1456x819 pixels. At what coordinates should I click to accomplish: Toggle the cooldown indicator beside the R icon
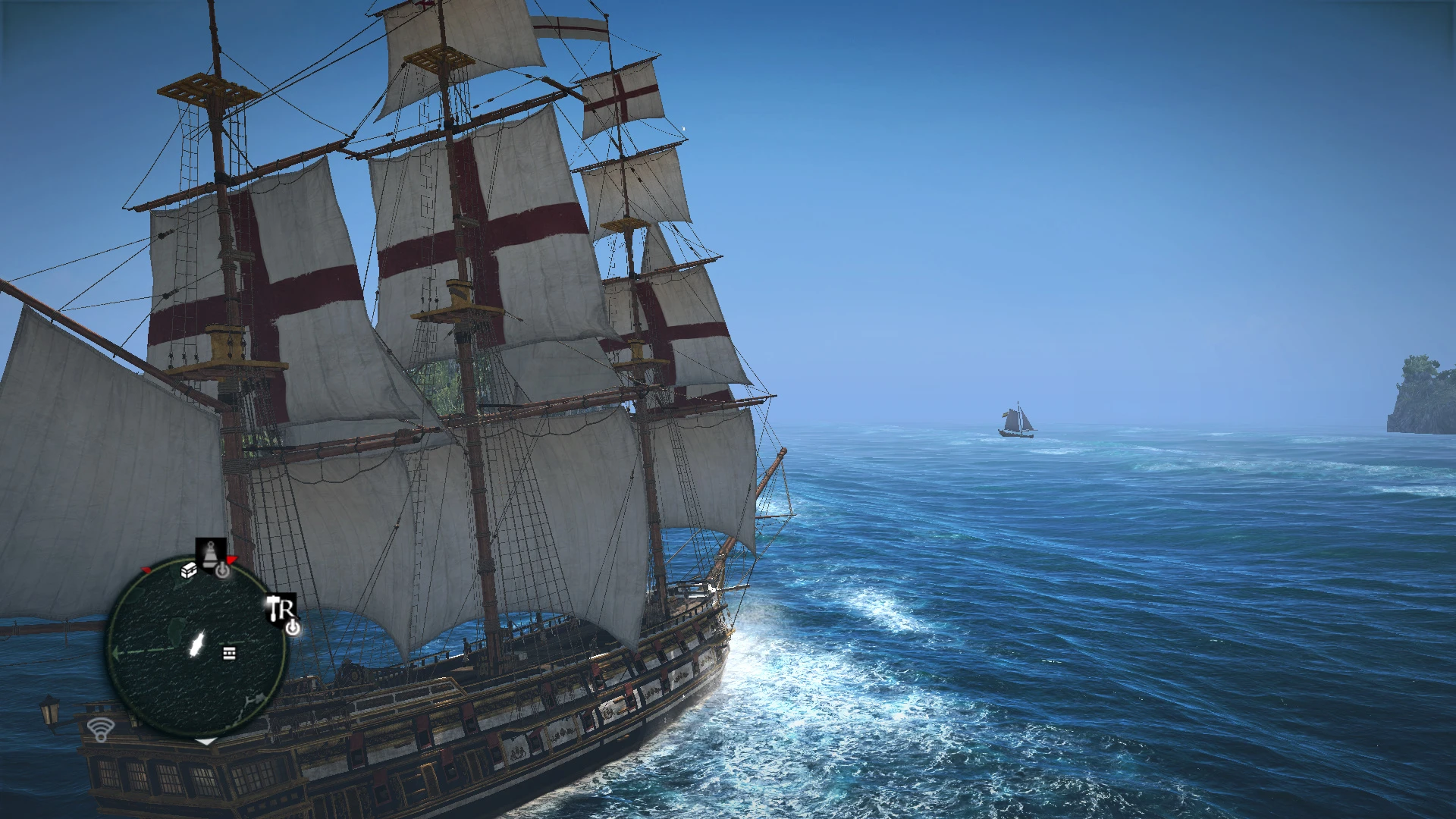[293, 628]
